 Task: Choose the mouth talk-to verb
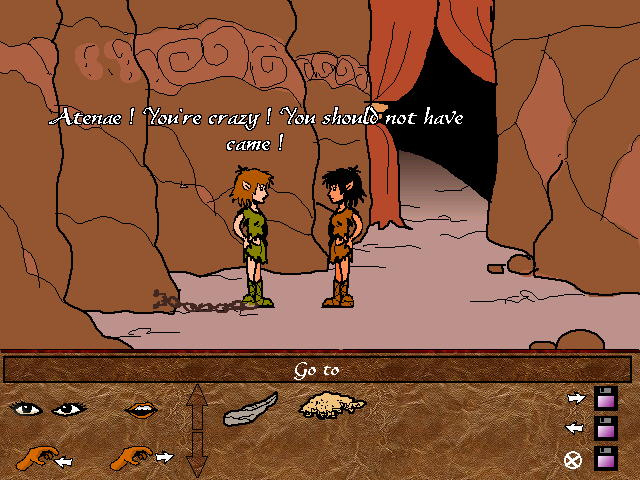(139, 409)
